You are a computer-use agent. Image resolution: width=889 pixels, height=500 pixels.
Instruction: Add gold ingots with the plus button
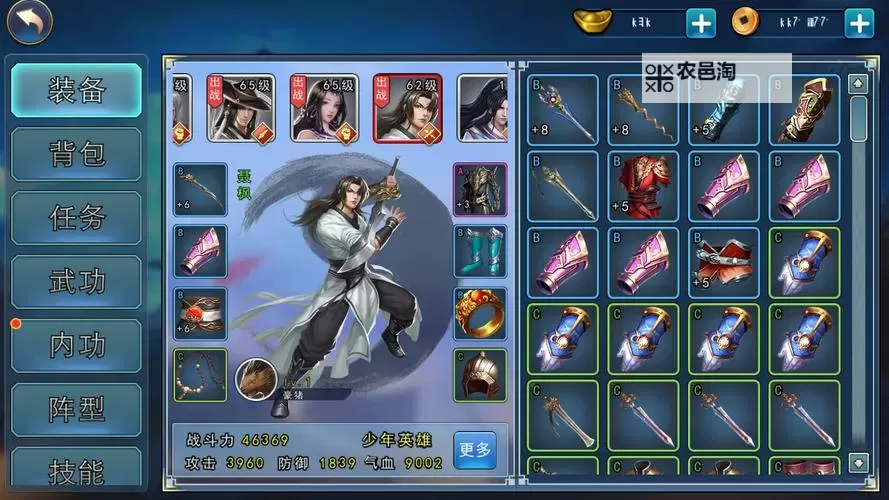(701, 22)
